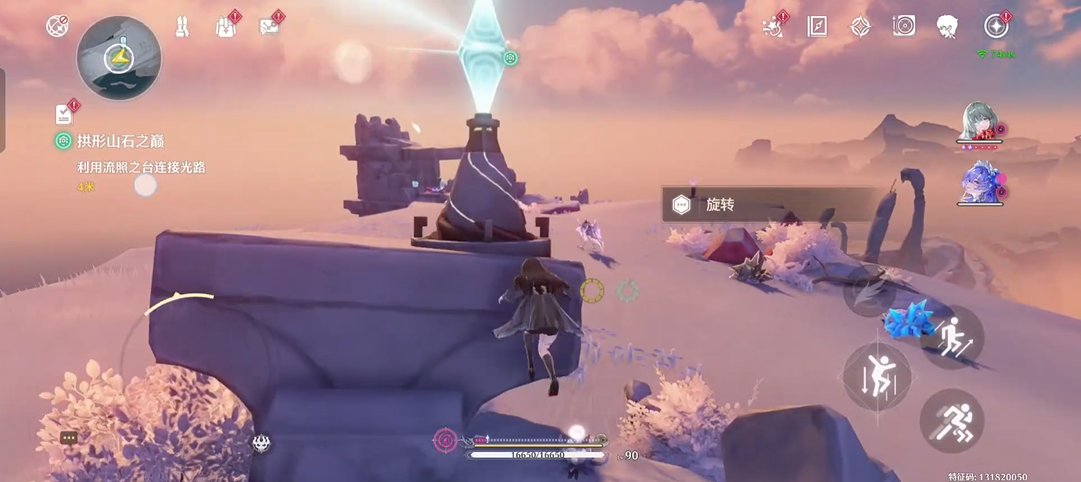Open the character head profile icon
Viewport: 1081px width, 482px height.
pos(948,27)
